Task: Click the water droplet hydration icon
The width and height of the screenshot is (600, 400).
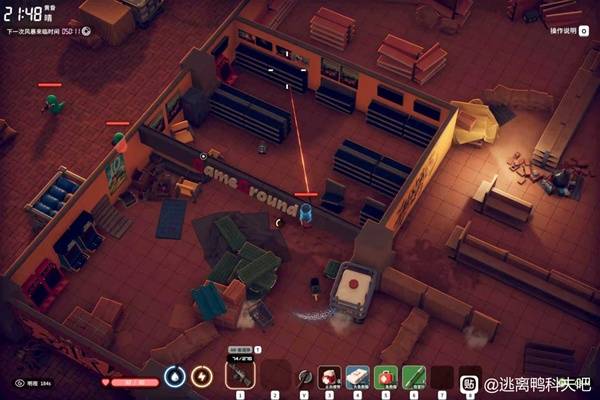Action: [175, 376]
